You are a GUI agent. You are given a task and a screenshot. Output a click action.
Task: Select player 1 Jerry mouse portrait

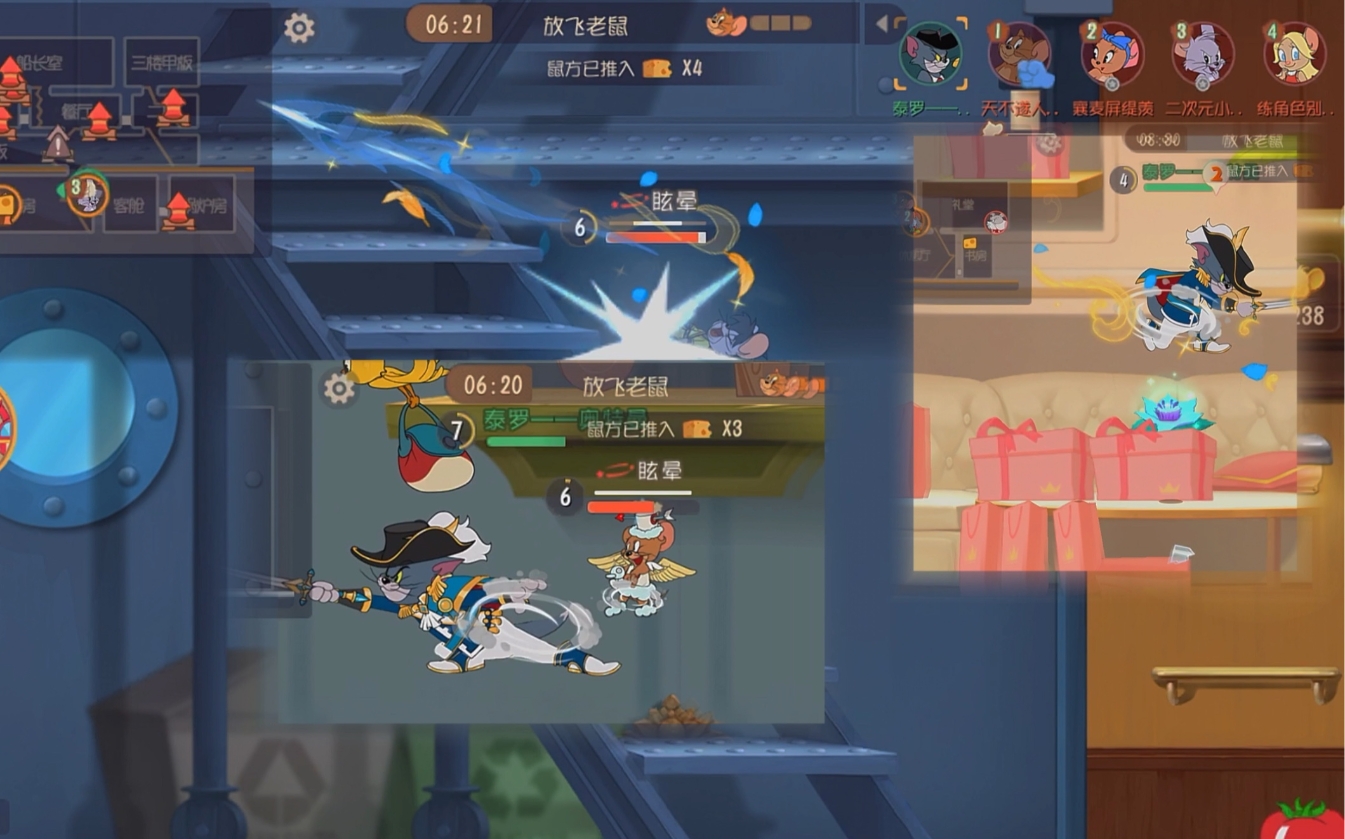click(1020, 55)
